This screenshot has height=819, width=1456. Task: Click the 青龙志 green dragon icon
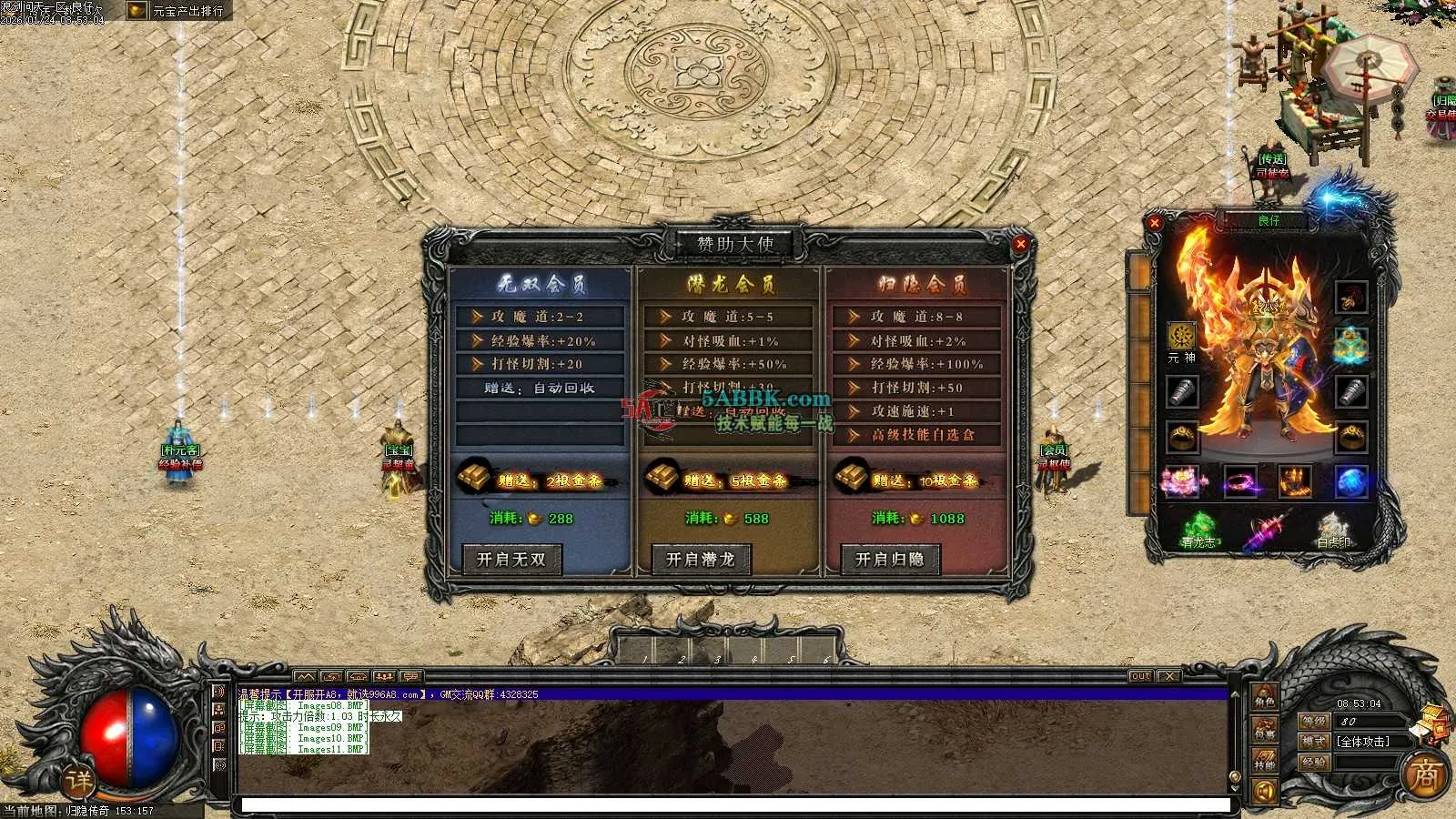tap(1199, 529)
